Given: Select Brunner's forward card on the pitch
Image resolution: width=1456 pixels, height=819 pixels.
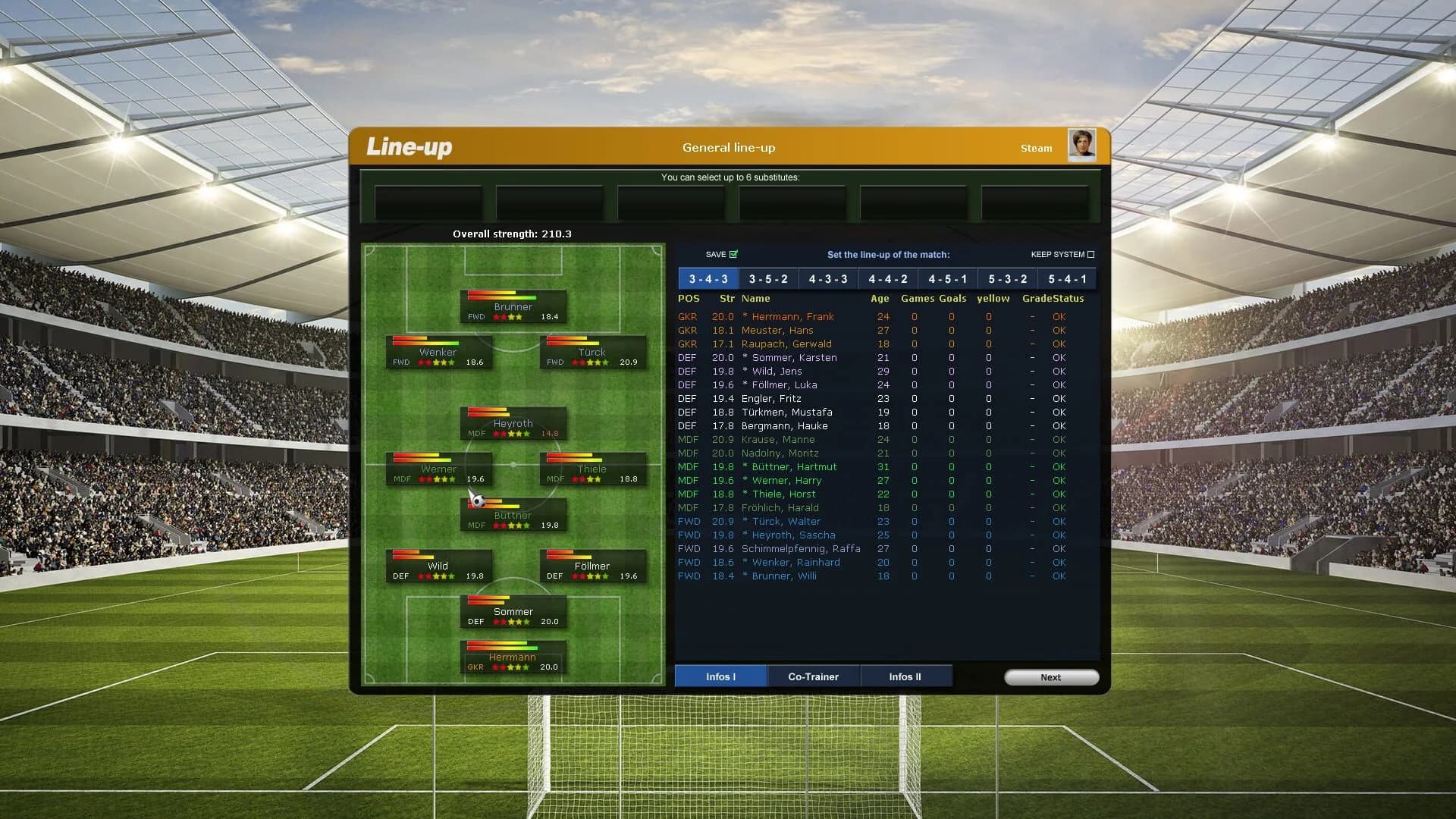Looking at the screenshot, I should coord(513,306).
